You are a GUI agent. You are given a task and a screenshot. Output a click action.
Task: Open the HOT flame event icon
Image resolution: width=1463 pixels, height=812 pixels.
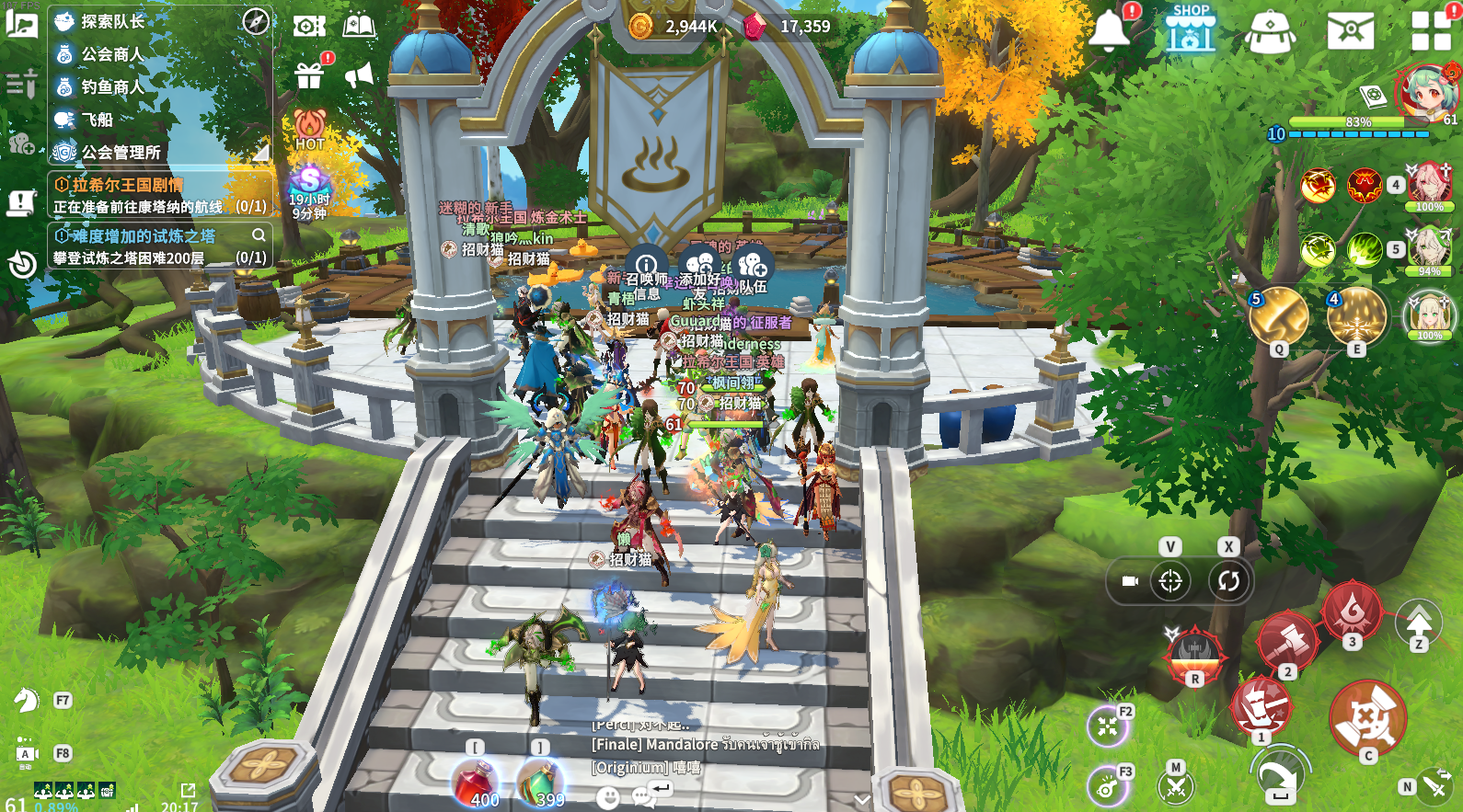(x=310, y=129)
